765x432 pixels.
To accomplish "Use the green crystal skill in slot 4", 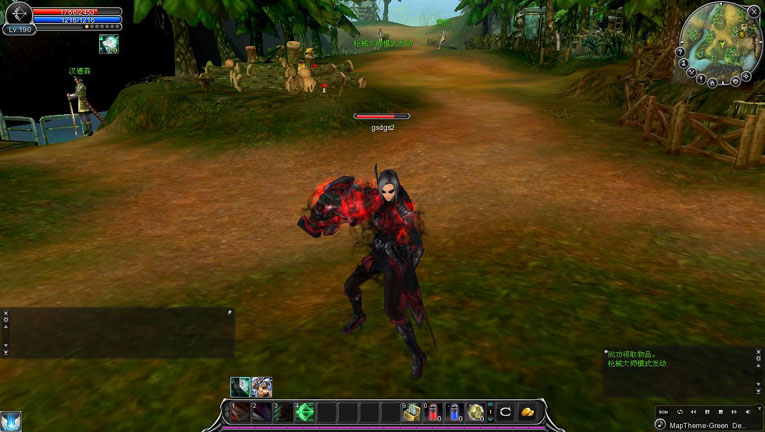I will pyautogui.click(x=305, y=412).
